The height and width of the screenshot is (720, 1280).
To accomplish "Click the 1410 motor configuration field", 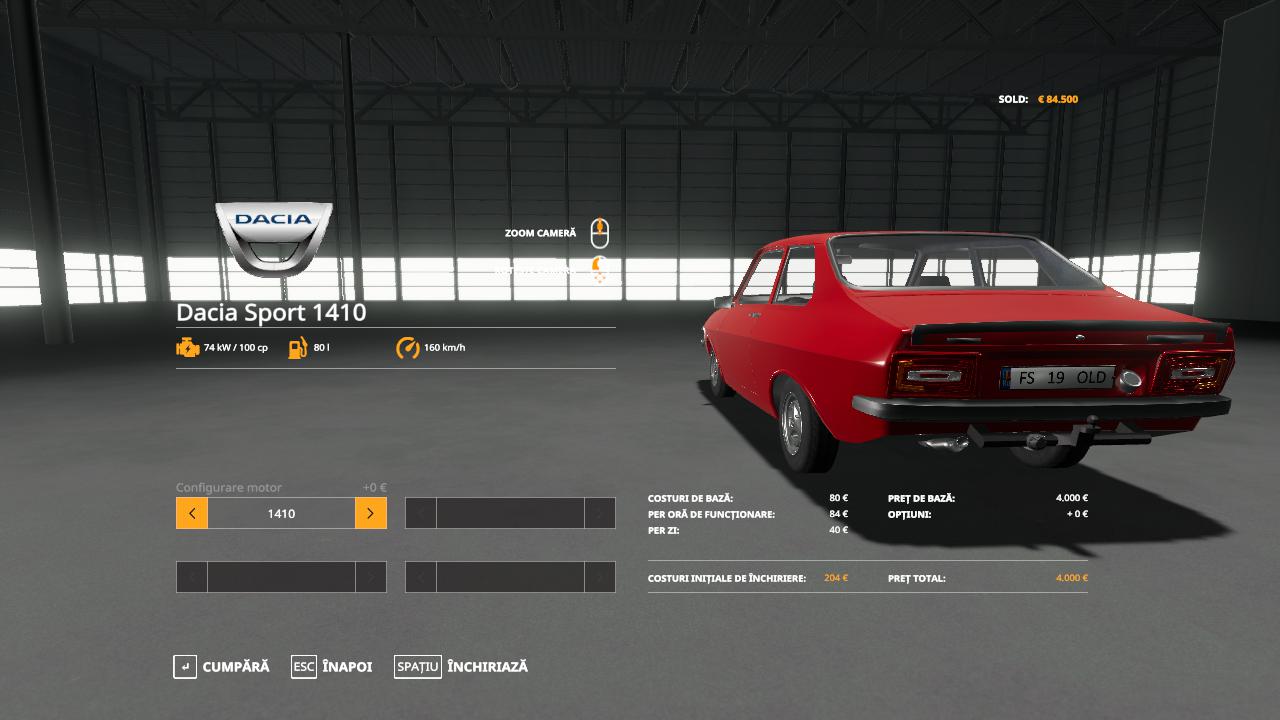I will [x=281, y=513].
